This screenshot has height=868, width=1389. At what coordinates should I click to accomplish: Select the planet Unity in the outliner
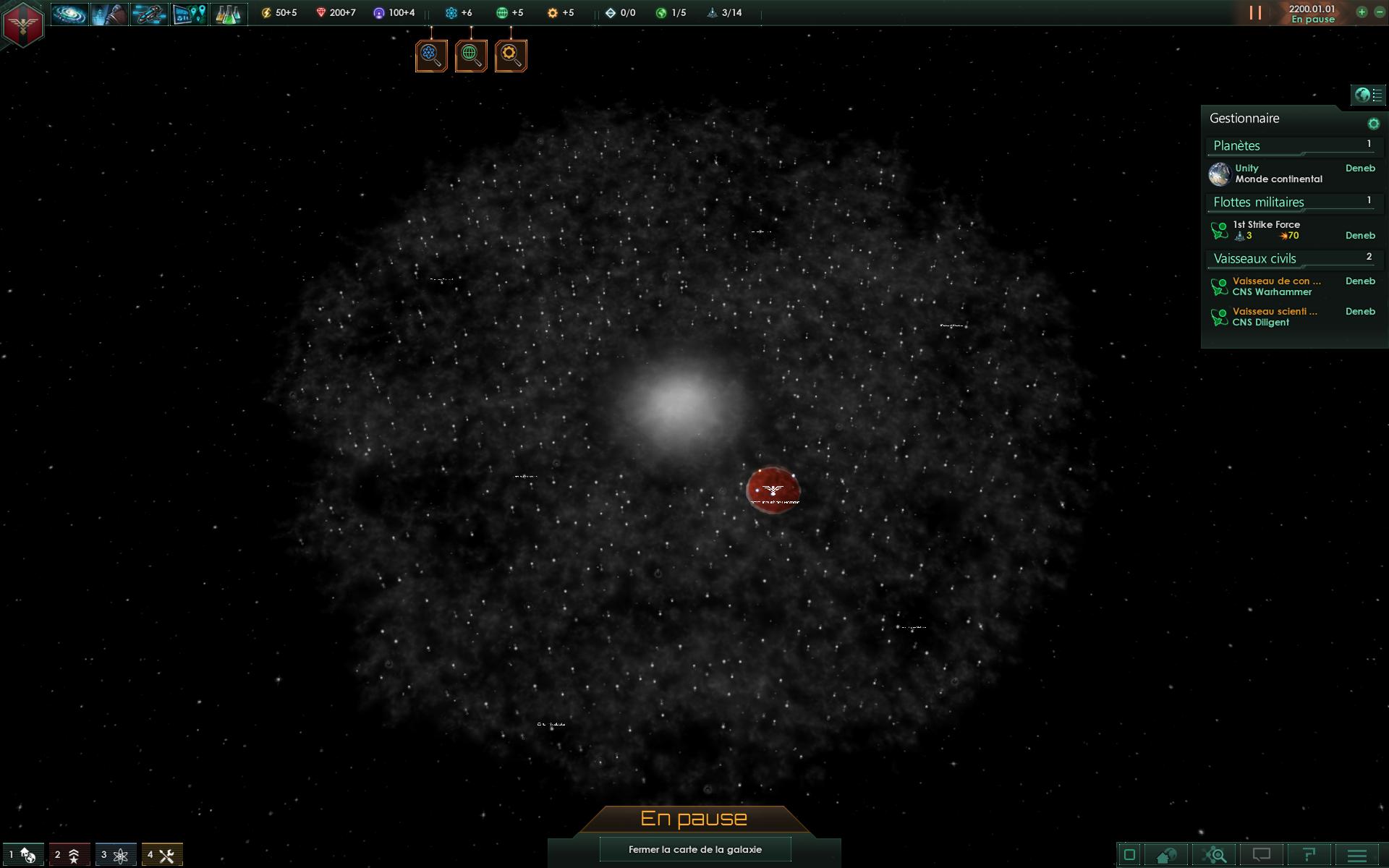pyautogui.click(x=1278, y=174)
